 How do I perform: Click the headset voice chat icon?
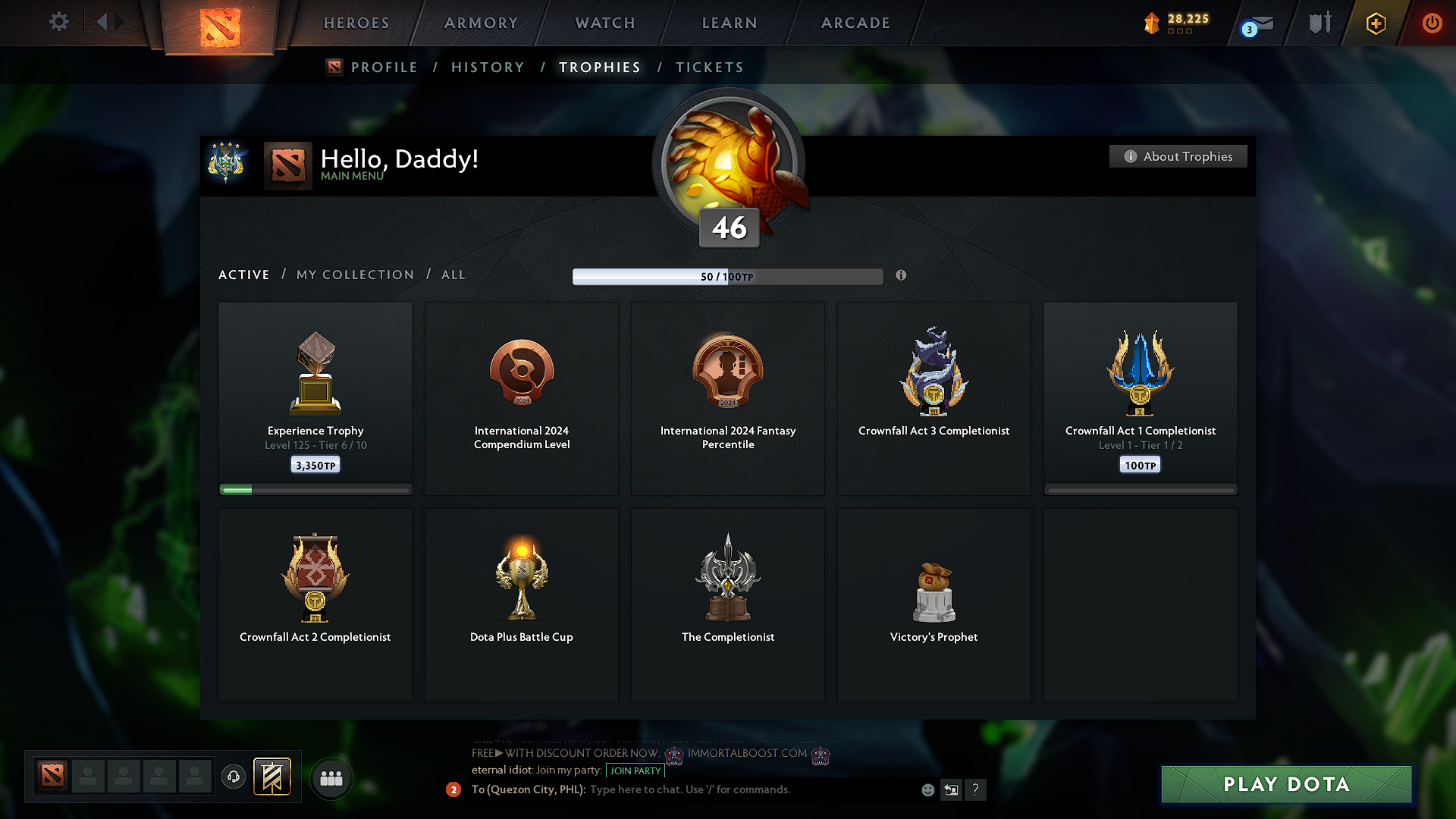(x=233, y=777)
